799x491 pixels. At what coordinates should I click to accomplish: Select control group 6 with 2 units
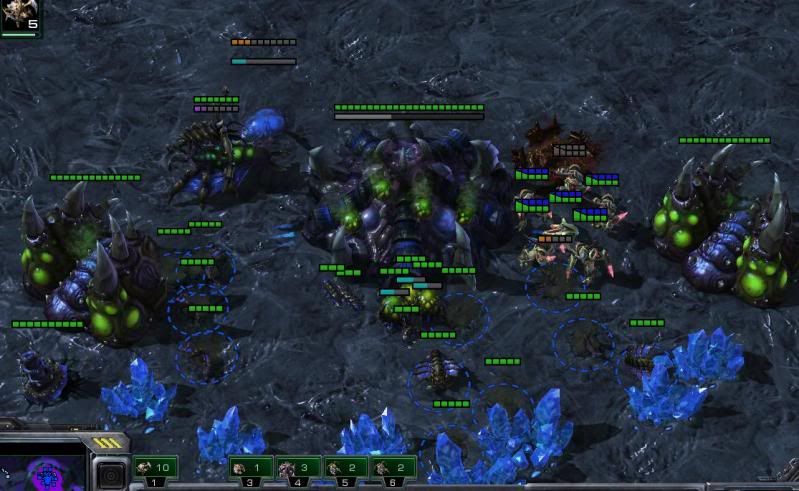tap(392, 467)
